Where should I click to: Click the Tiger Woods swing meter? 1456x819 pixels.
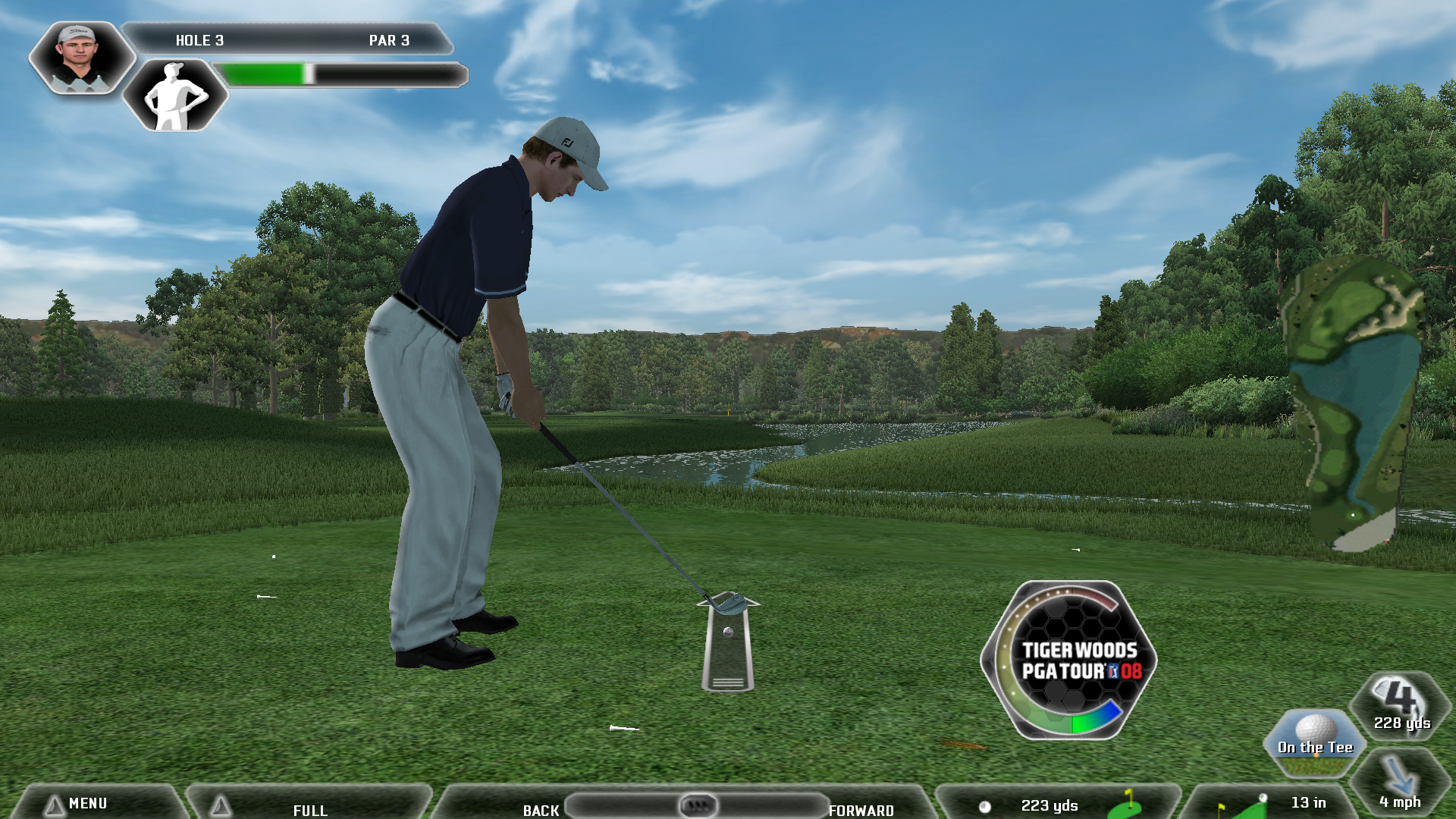(1069, 661)
